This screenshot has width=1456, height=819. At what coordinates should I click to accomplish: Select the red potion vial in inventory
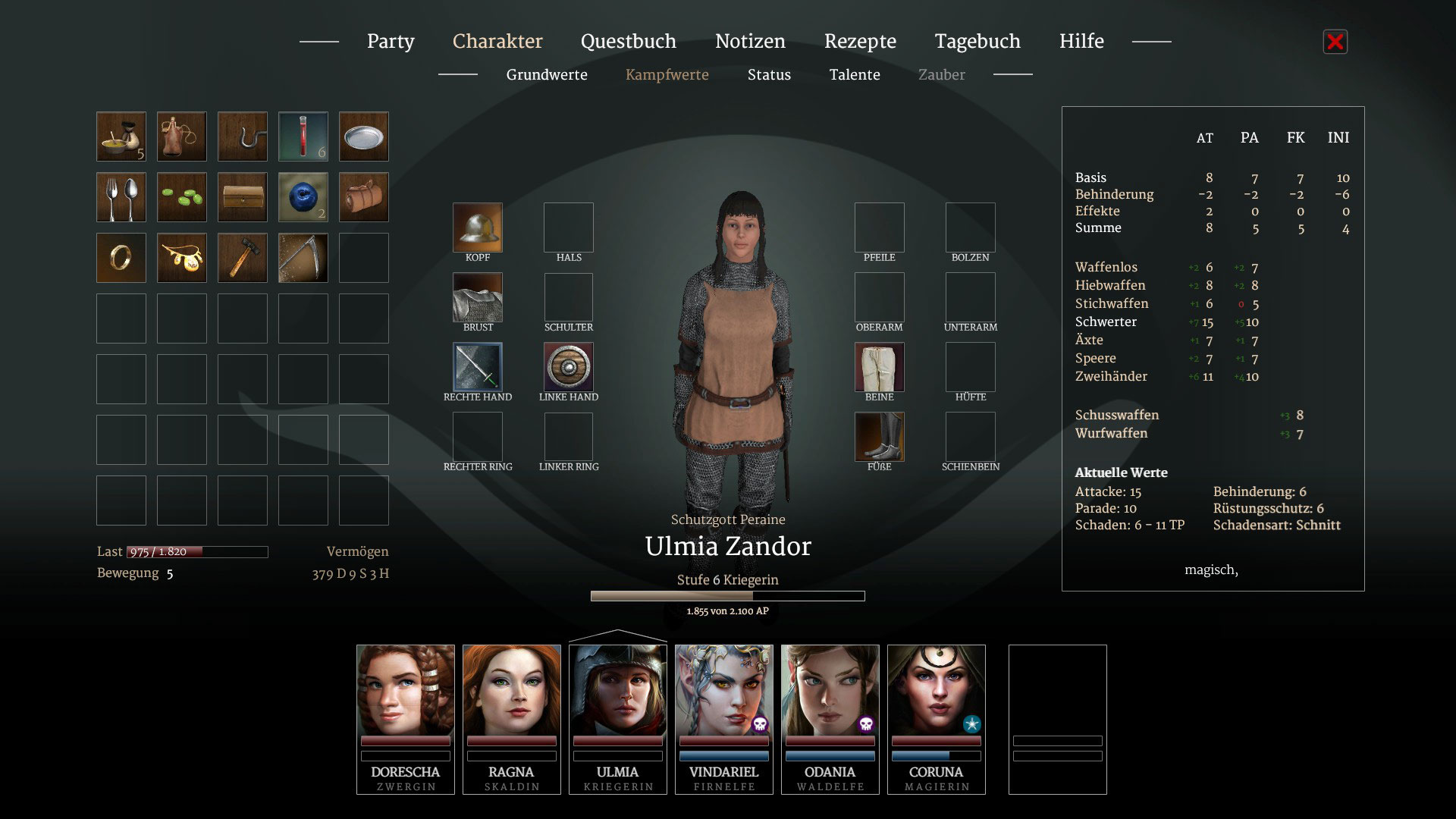tap(303, 136)
